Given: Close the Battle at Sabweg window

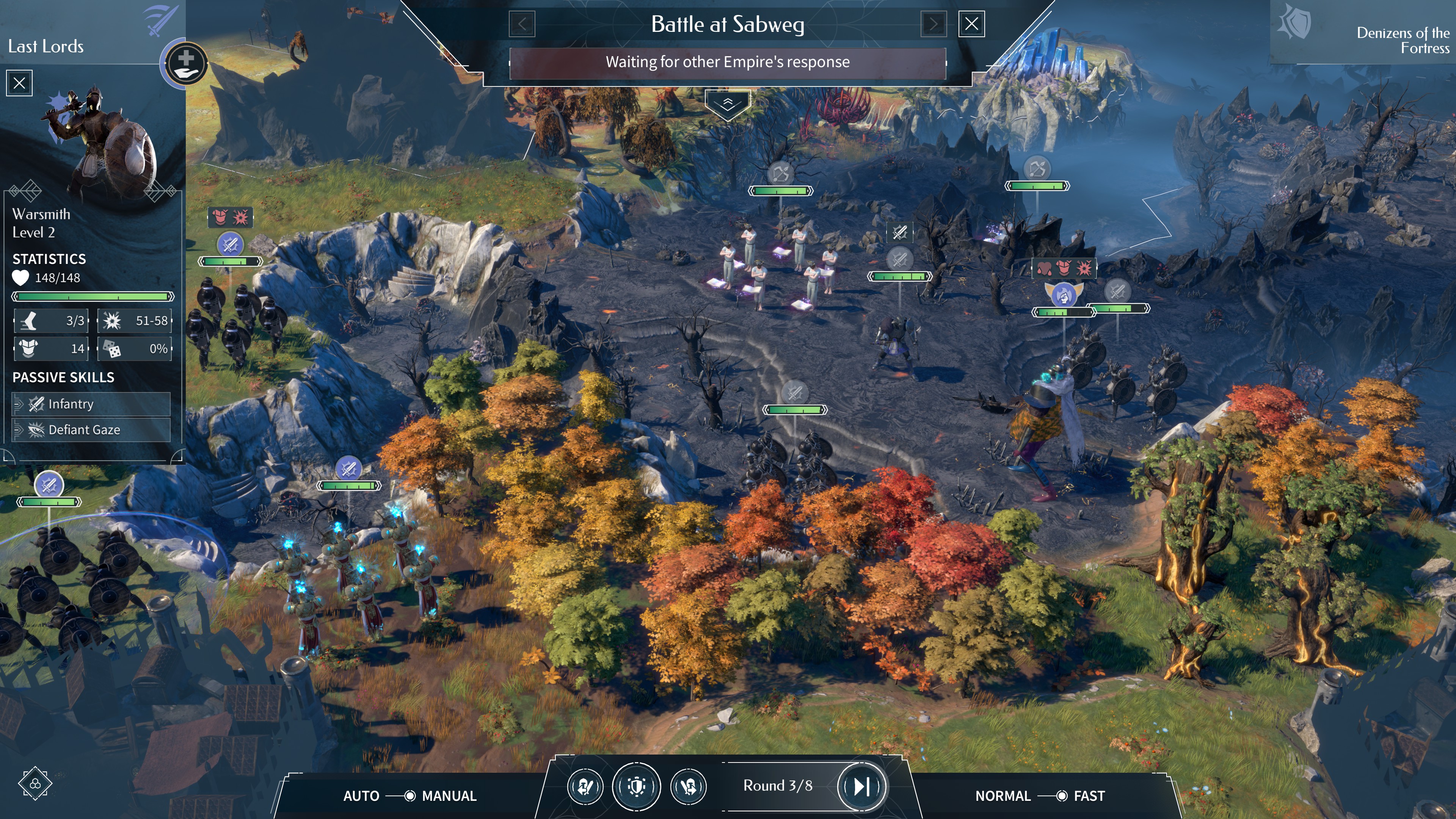Looking at the screenshot, I should (971, 24).
